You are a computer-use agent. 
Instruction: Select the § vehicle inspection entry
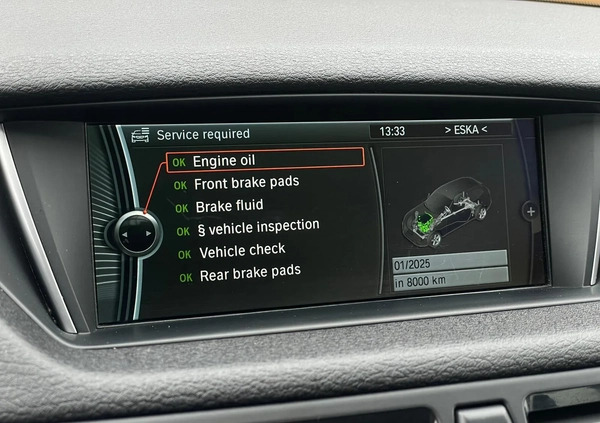[257, 228]
